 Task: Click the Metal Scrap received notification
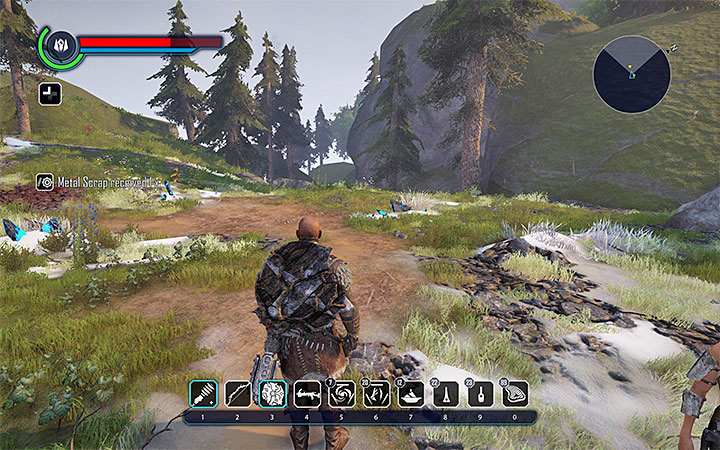point(98,182)
